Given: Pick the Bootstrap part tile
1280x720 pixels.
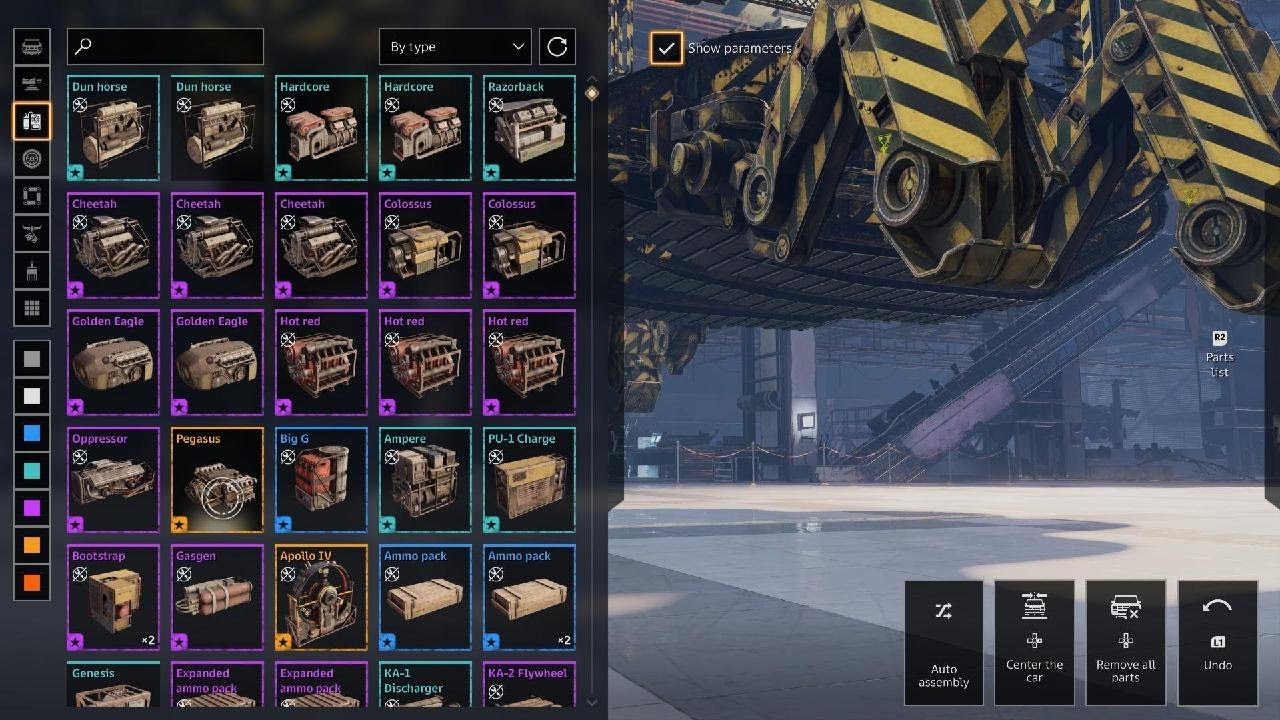Looking at the screenshot, I should (x=113, y=597).
